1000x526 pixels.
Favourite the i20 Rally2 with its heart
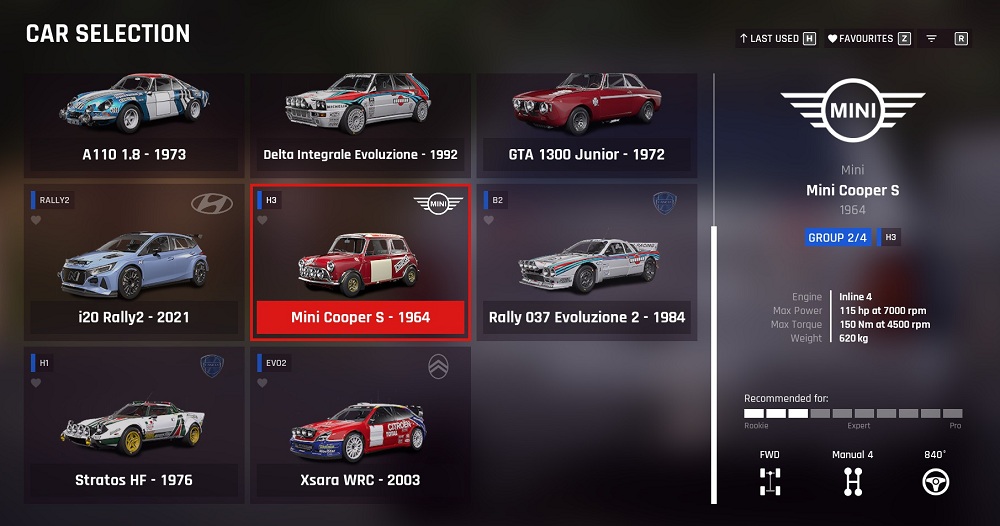click(x=36, y=220)
